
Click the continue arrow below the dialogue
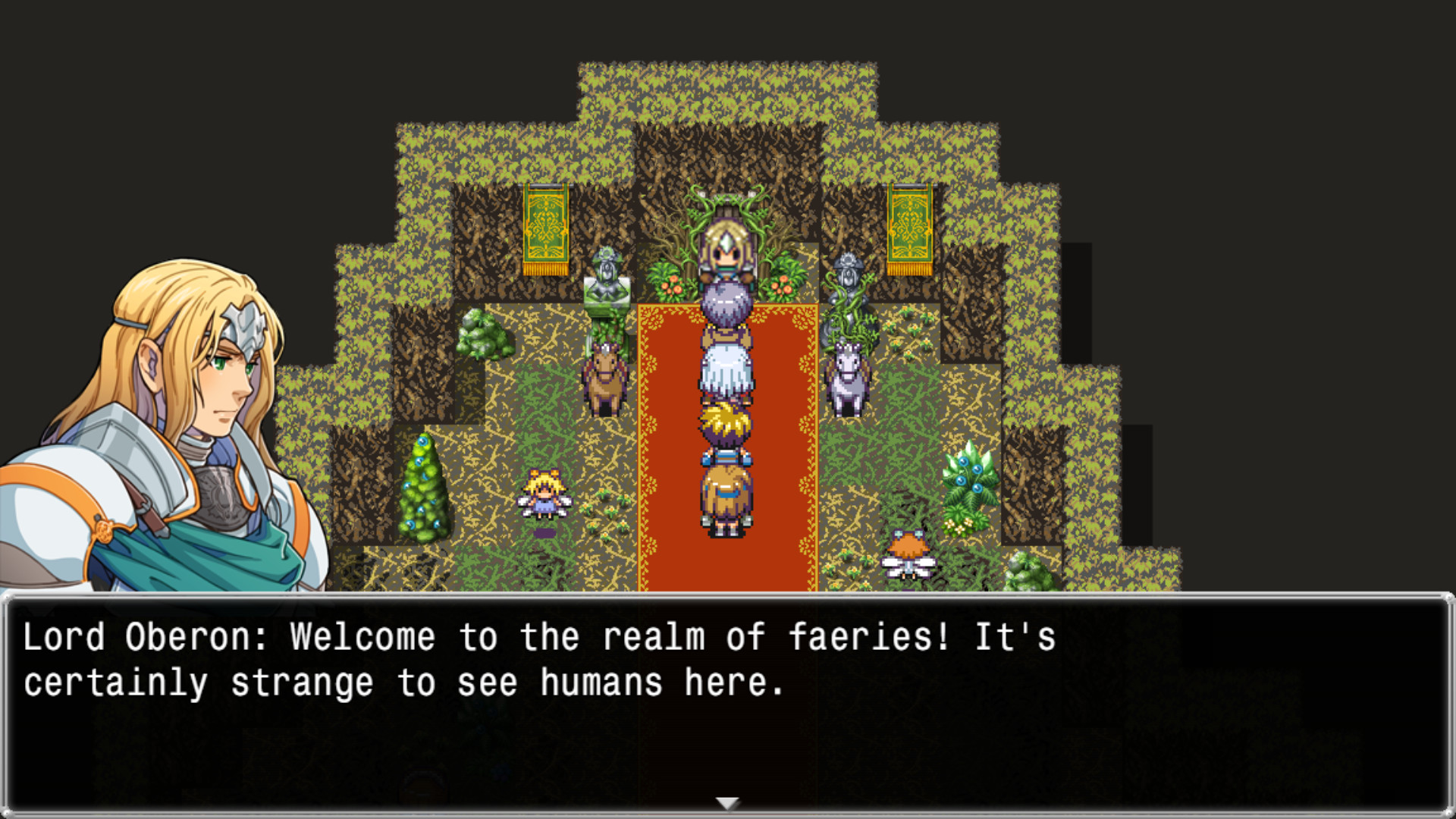click(727, 800)
